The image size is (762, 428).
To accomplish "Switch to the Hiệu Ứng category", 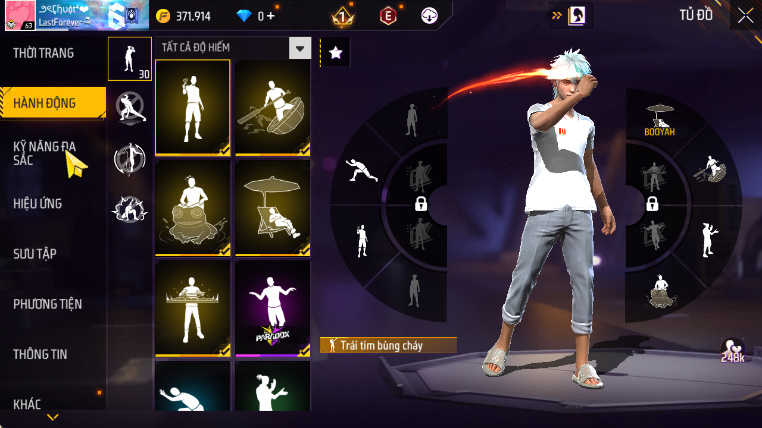I will point(38,203).
